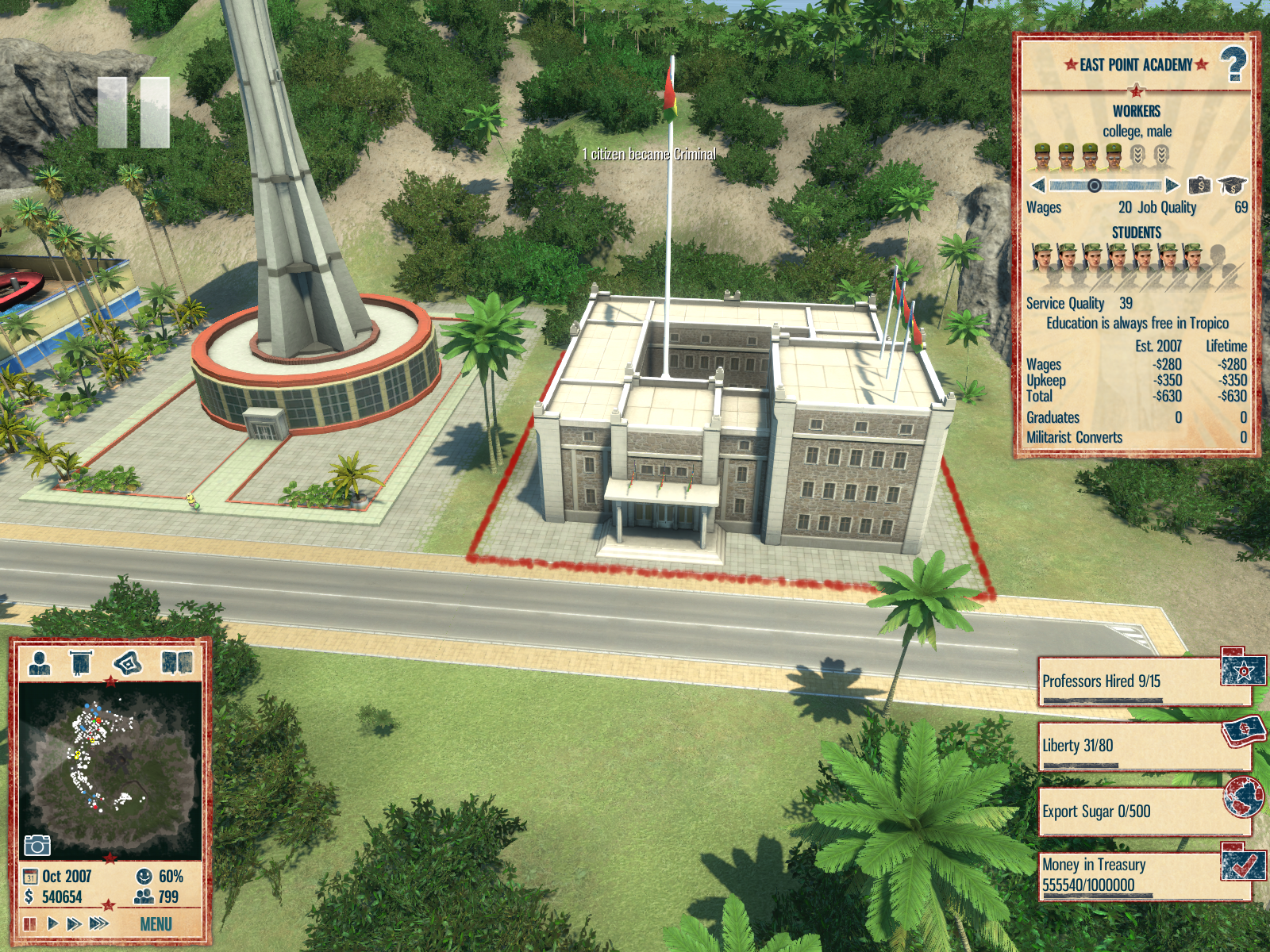This screenshot has height=952, width=1270.
Task: Select the graduation cap icon
Action: (1231, 186)
